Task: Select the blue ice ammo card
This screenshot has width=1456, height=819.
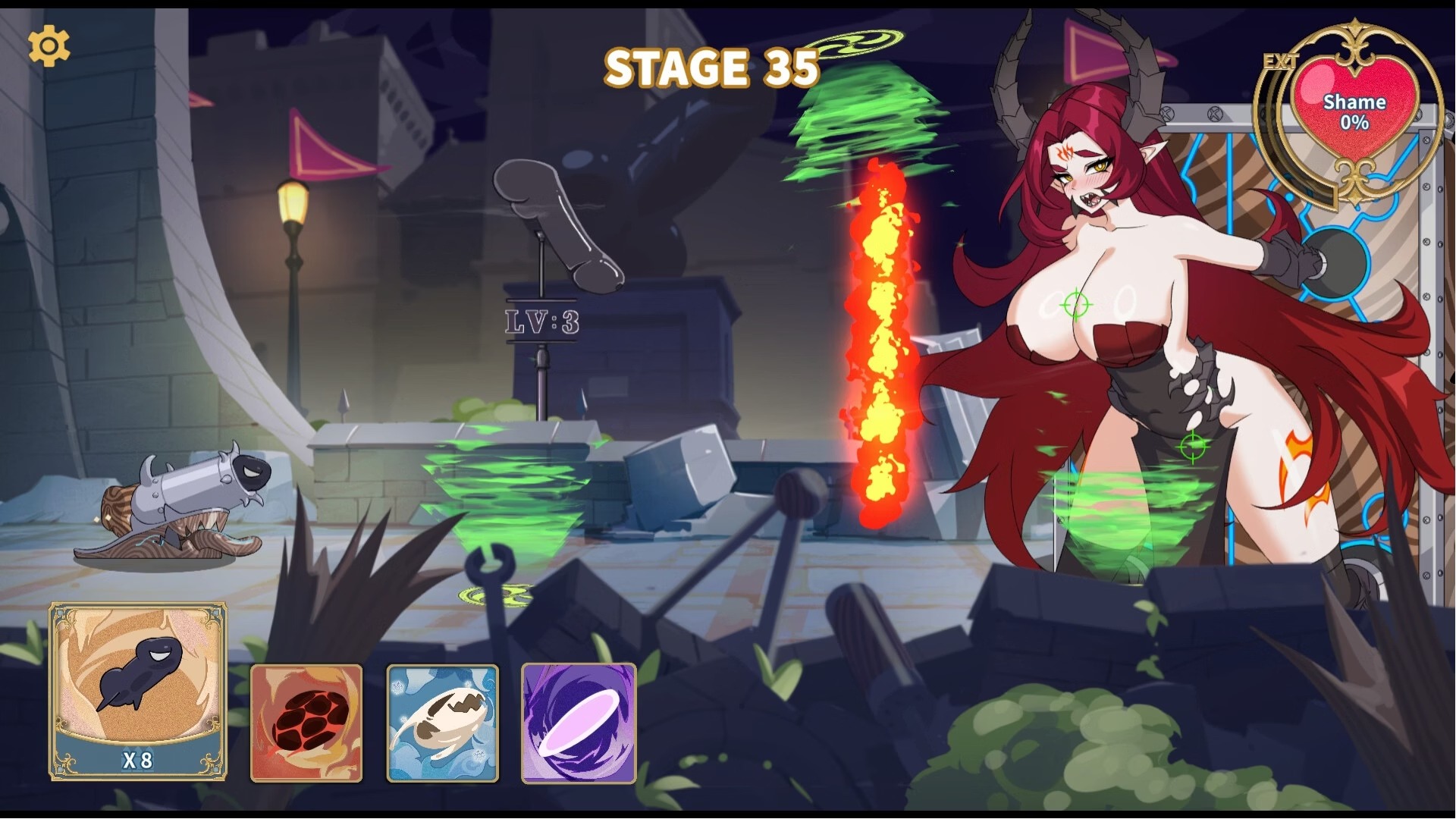Action: pos(443,723)
